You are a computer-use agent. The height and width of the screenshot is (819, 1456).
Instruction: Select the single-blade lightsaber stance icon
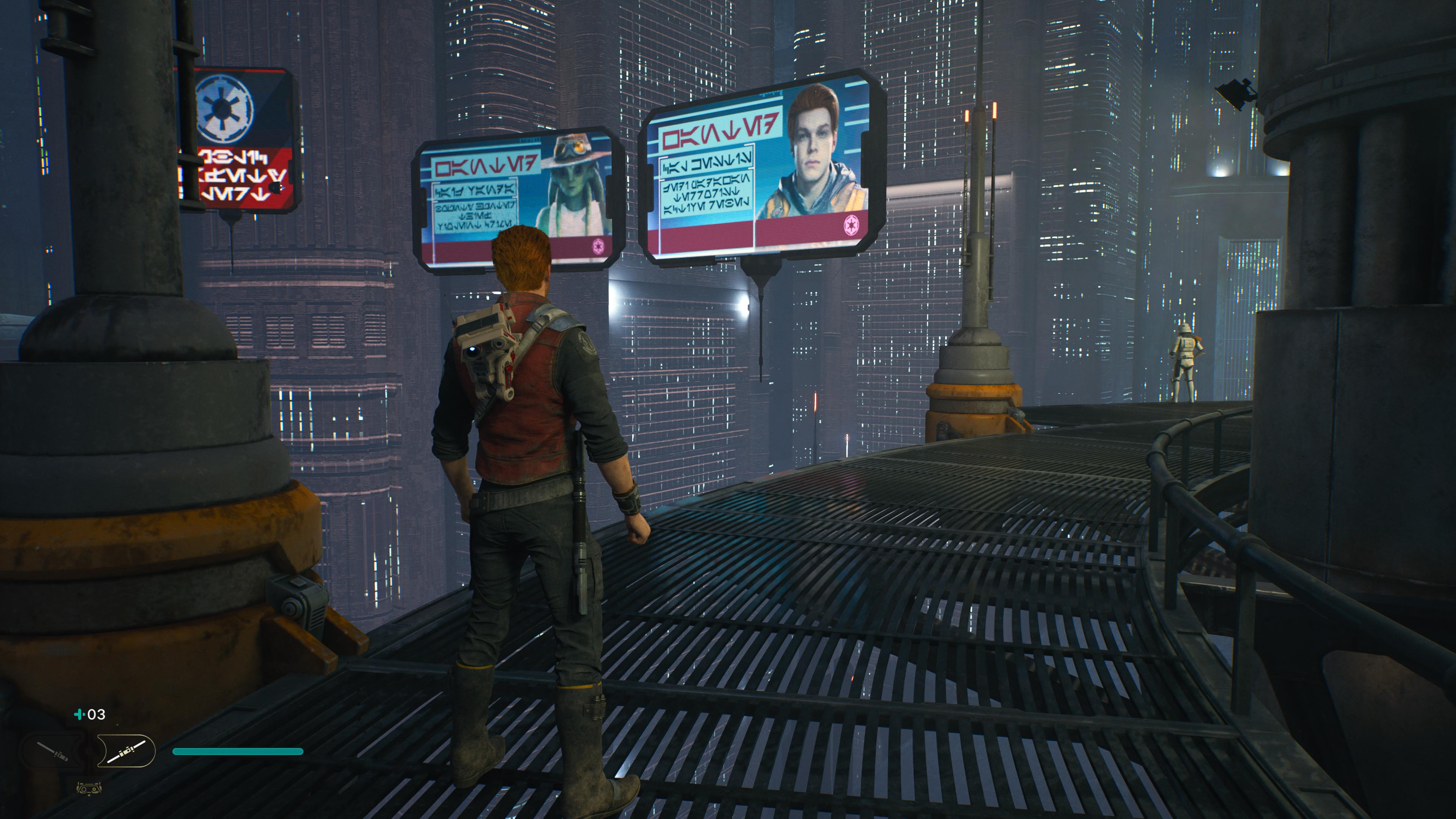tap(53, 751)
